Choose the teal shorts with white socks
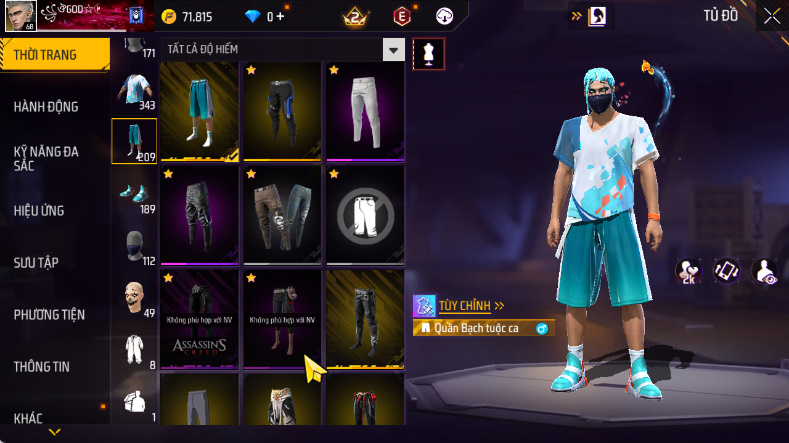 (x=200, y=110)
